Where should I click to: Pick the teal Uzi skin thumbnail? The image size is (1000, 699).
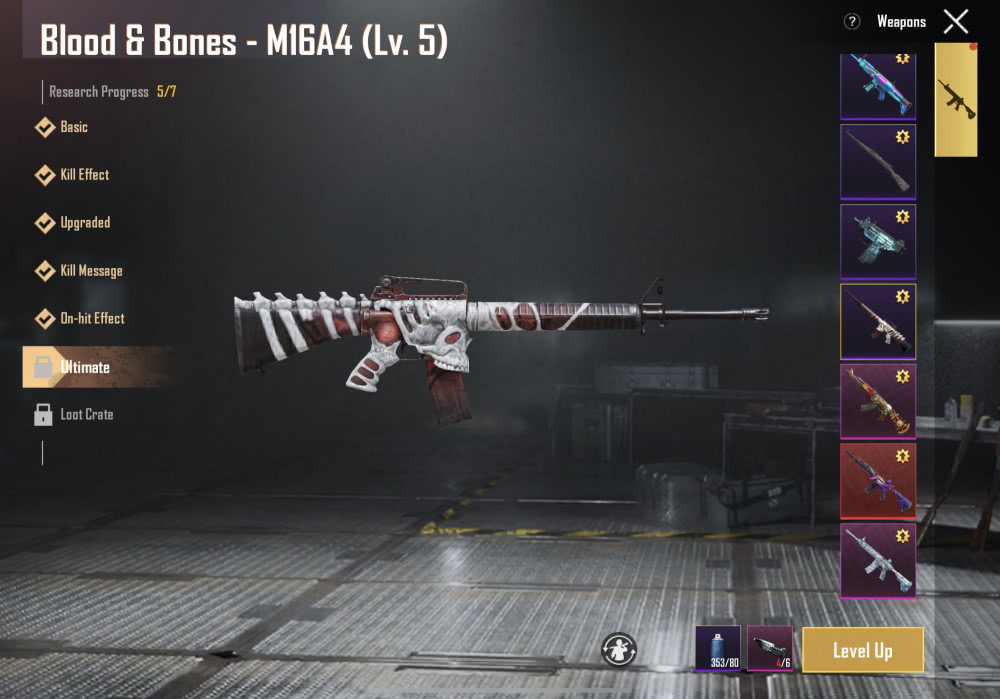[877, 241]
